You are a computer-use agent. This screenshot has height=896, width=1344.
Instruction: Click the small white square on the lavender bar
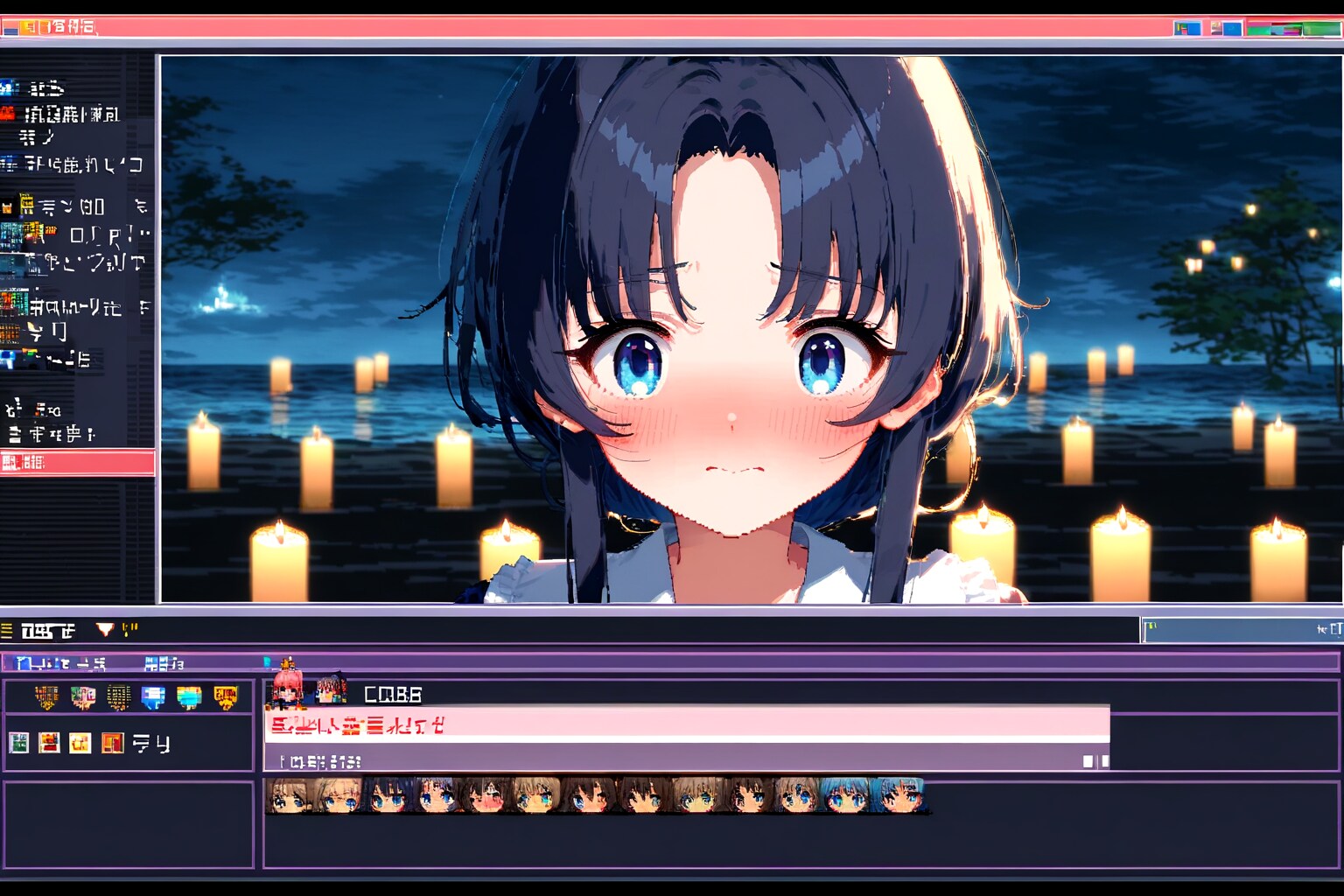(x=1088, y=761)
